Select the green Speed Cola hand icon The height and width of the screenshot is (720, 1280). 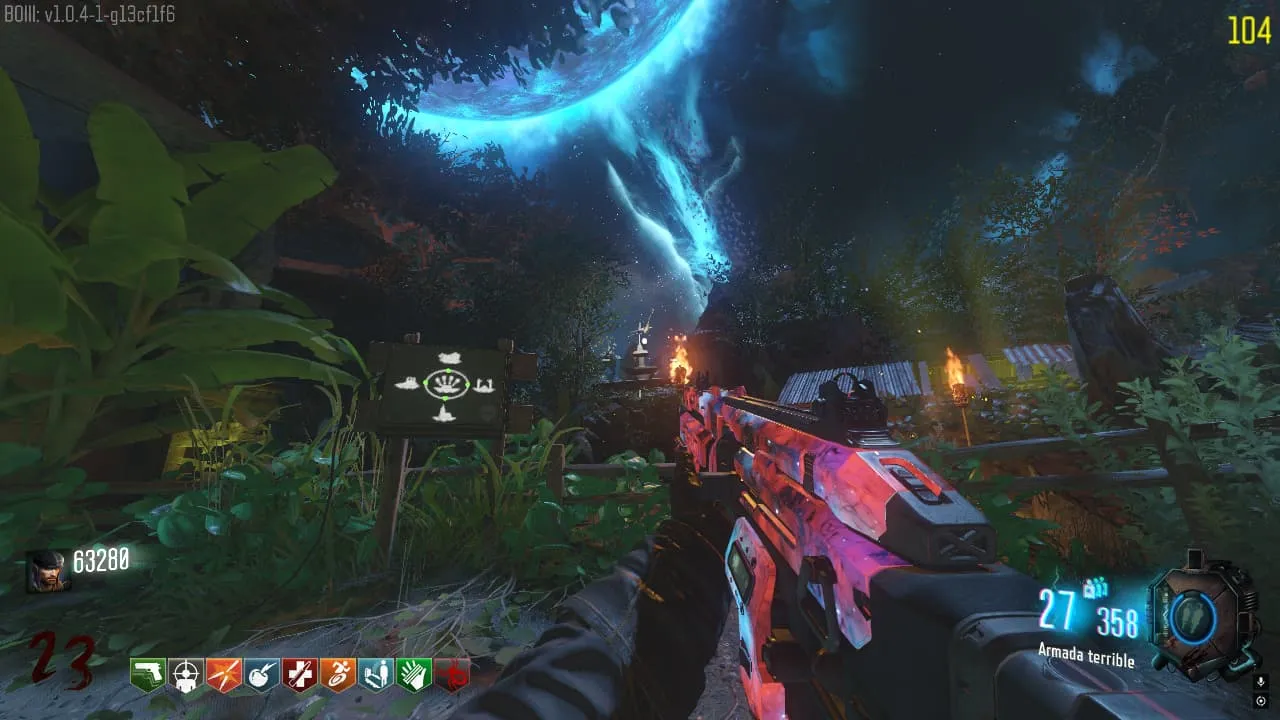click(414, 675)
